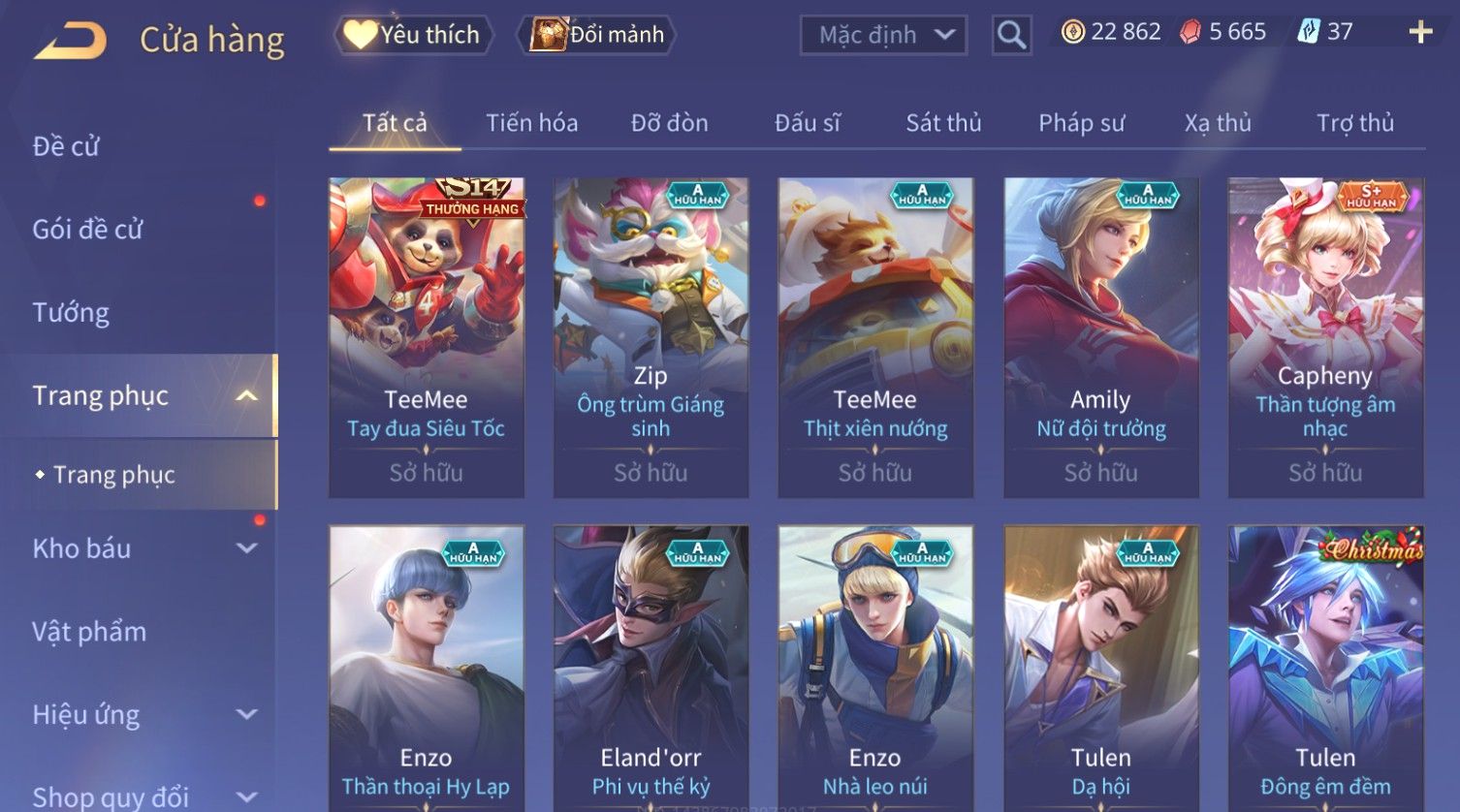The height and width of the screenshot is (812, 1460).
Task: View the Eland'orr Phi vụ thế kỷ skin
Action: coord(651,669)
